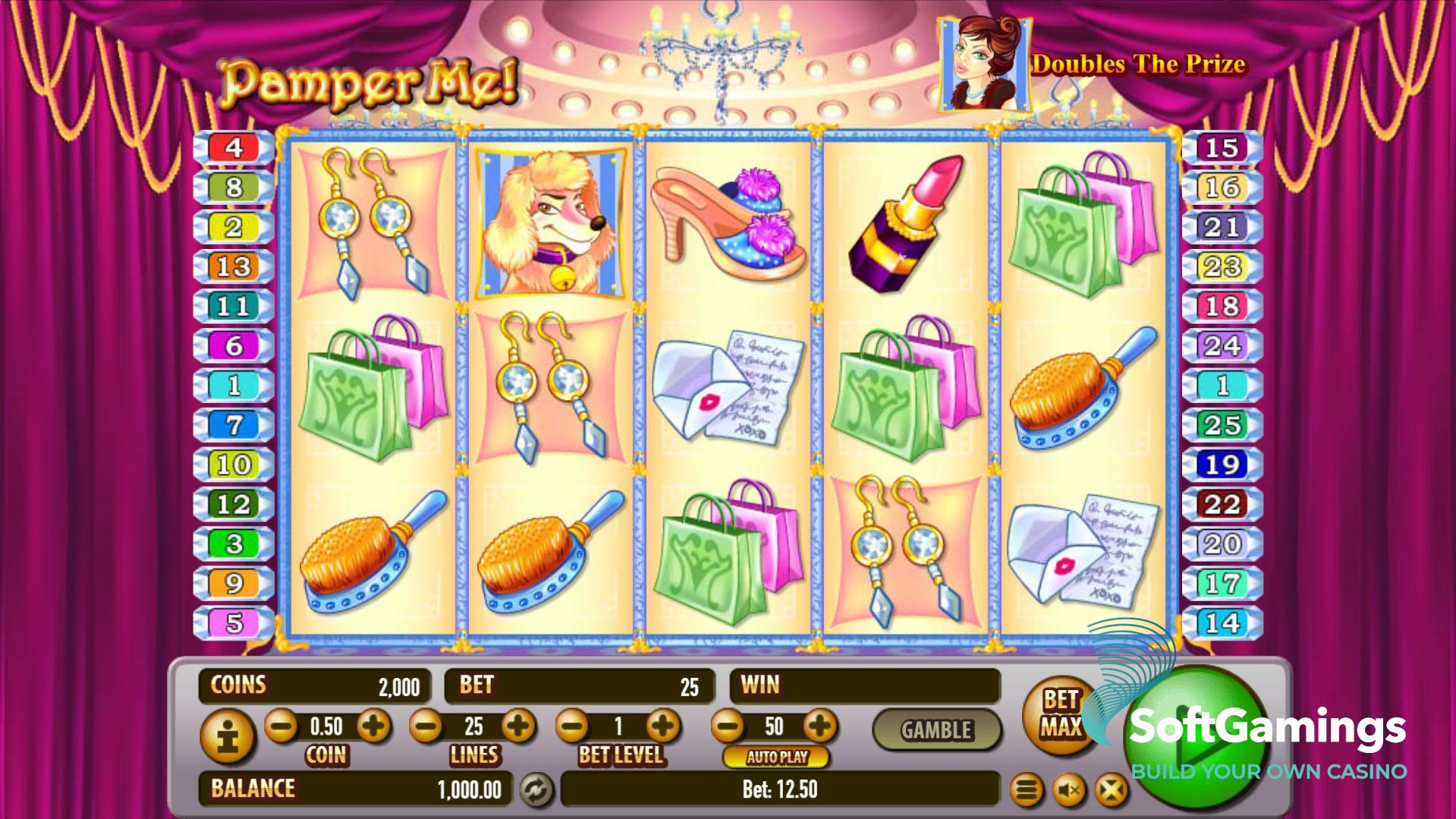Screen dimensions: 1456x819
Task: Increase the auto play spin count
Action: 819,726
